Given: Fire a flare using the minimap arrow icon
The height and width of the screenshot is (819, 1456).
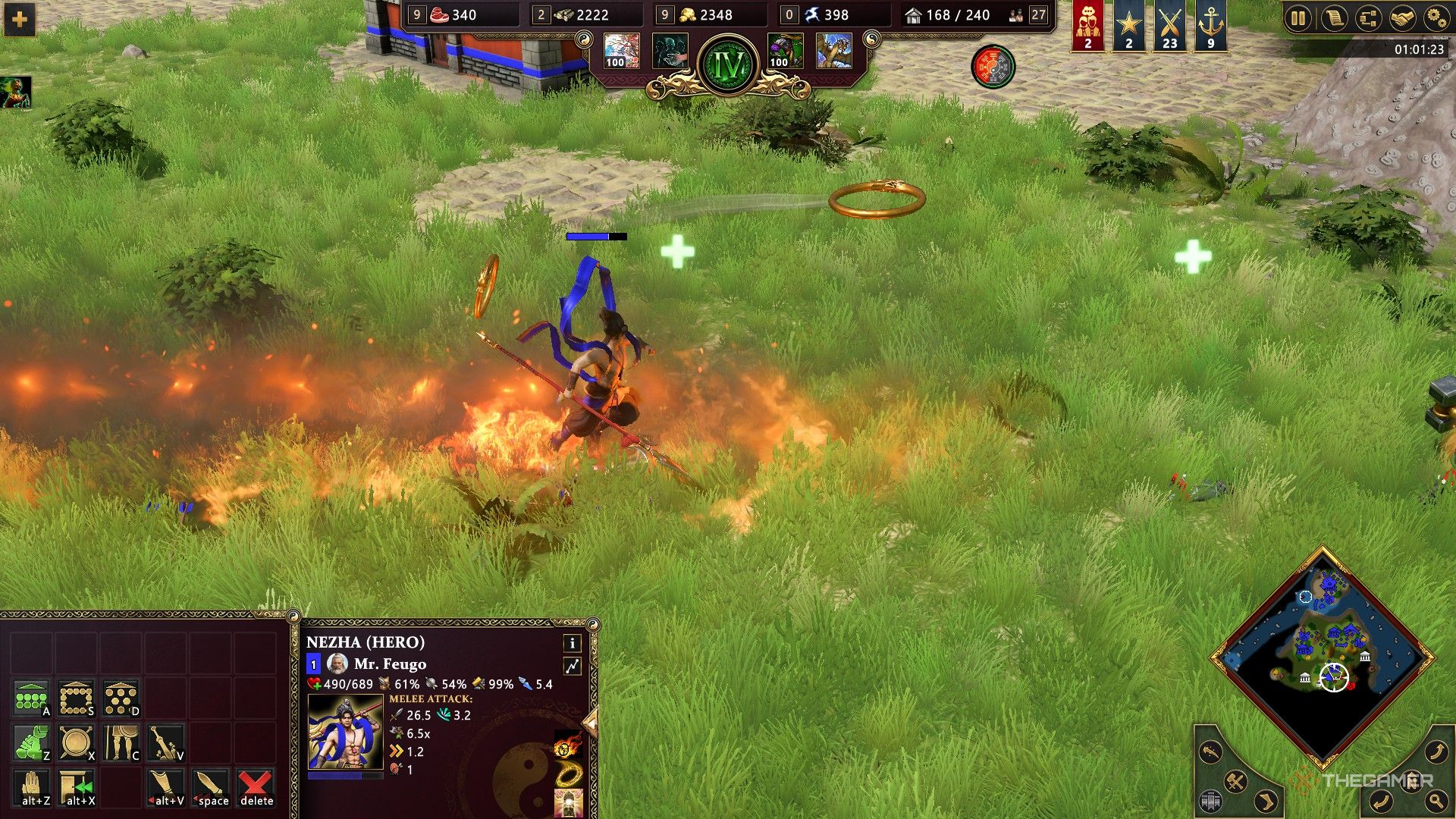Looking at the screenshot, I should [x=1210, y=752].
